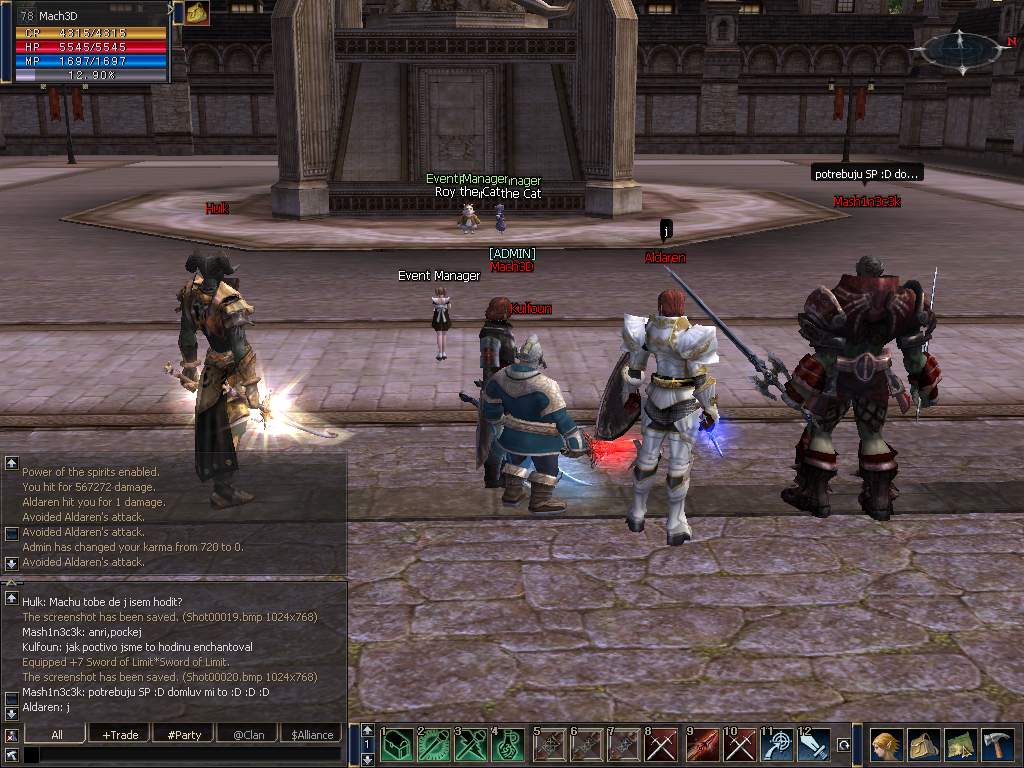Open the $Alliance chat tab

click(312, 734)
